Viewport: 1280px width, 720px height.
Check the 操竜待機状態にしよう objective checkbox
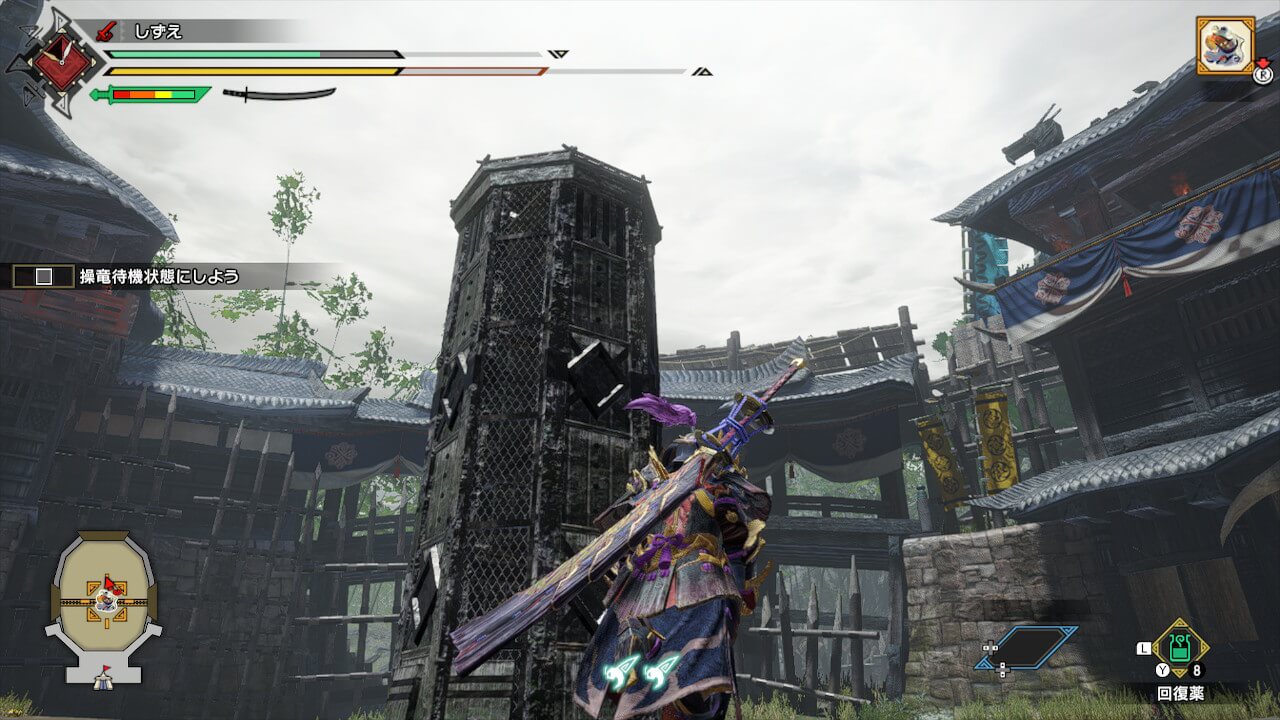coord(44,277)
